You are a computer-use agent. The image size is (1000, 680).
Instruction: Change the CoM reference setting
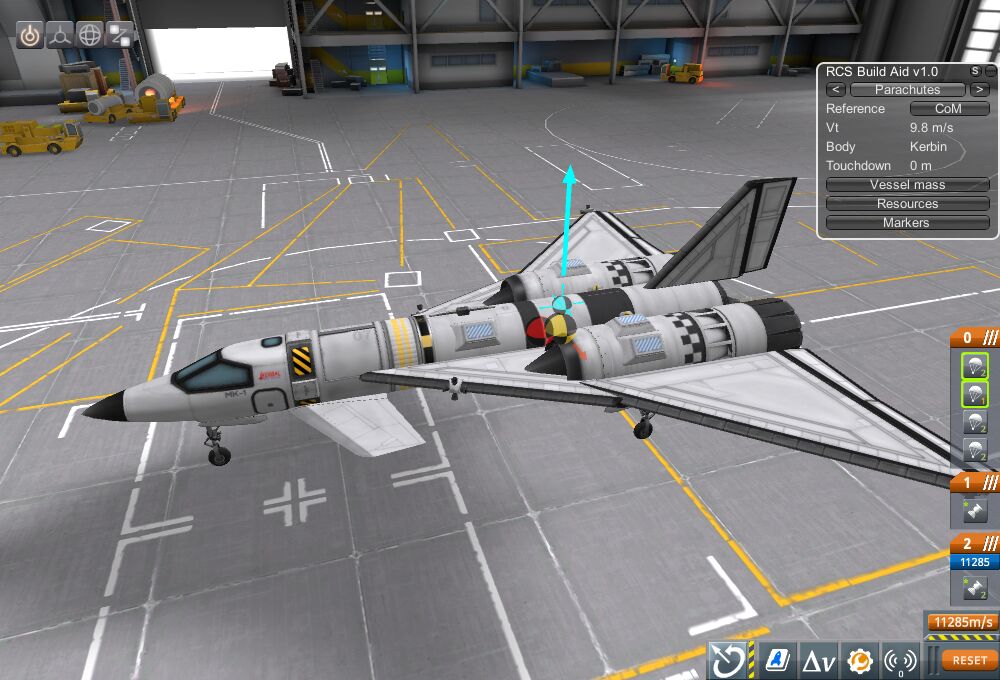[948, 109]
